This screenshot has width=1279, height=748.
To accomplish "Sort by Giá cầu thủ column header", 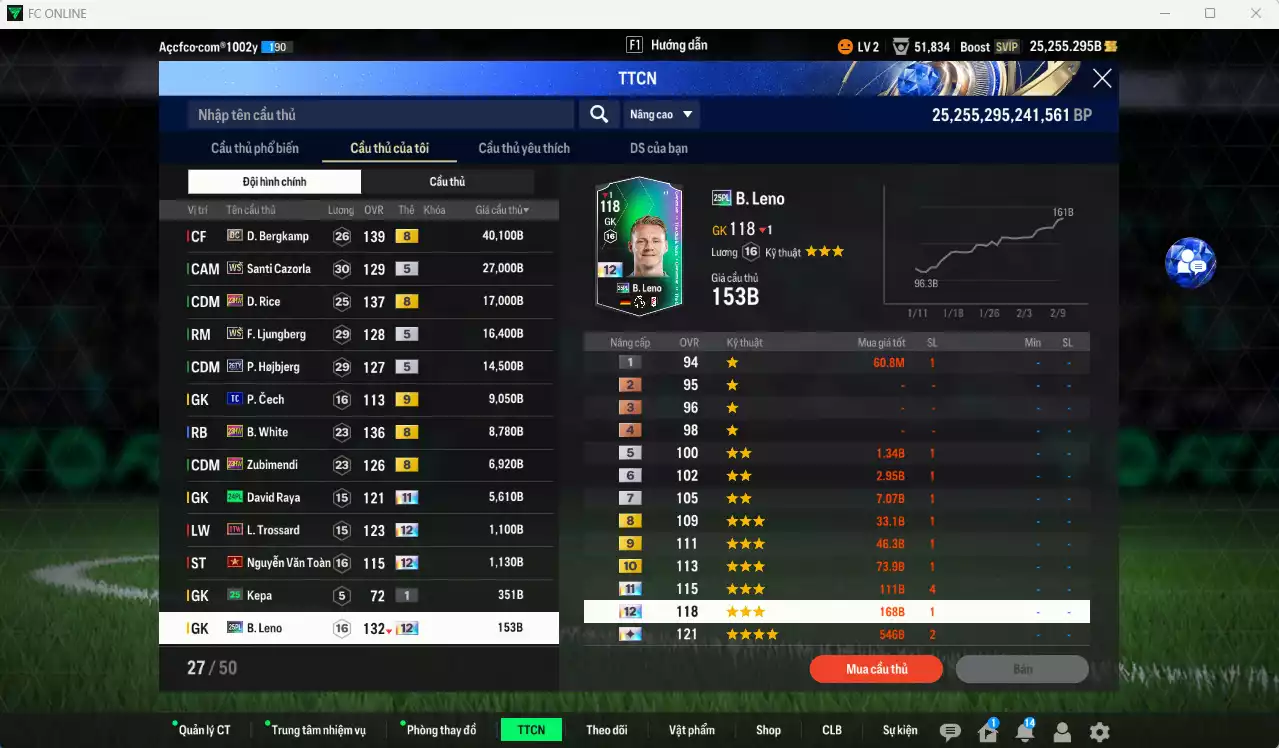I will (502, 210).
